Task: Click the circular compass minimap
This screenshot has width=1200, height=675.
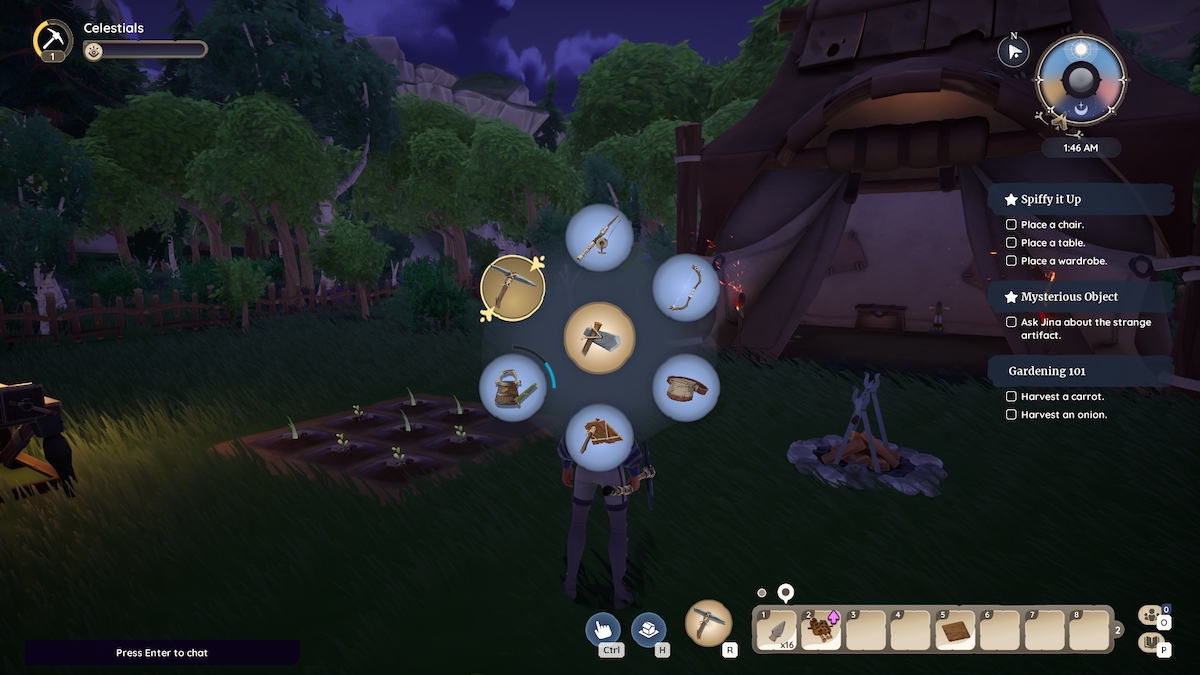Action: pos(1079,80)
